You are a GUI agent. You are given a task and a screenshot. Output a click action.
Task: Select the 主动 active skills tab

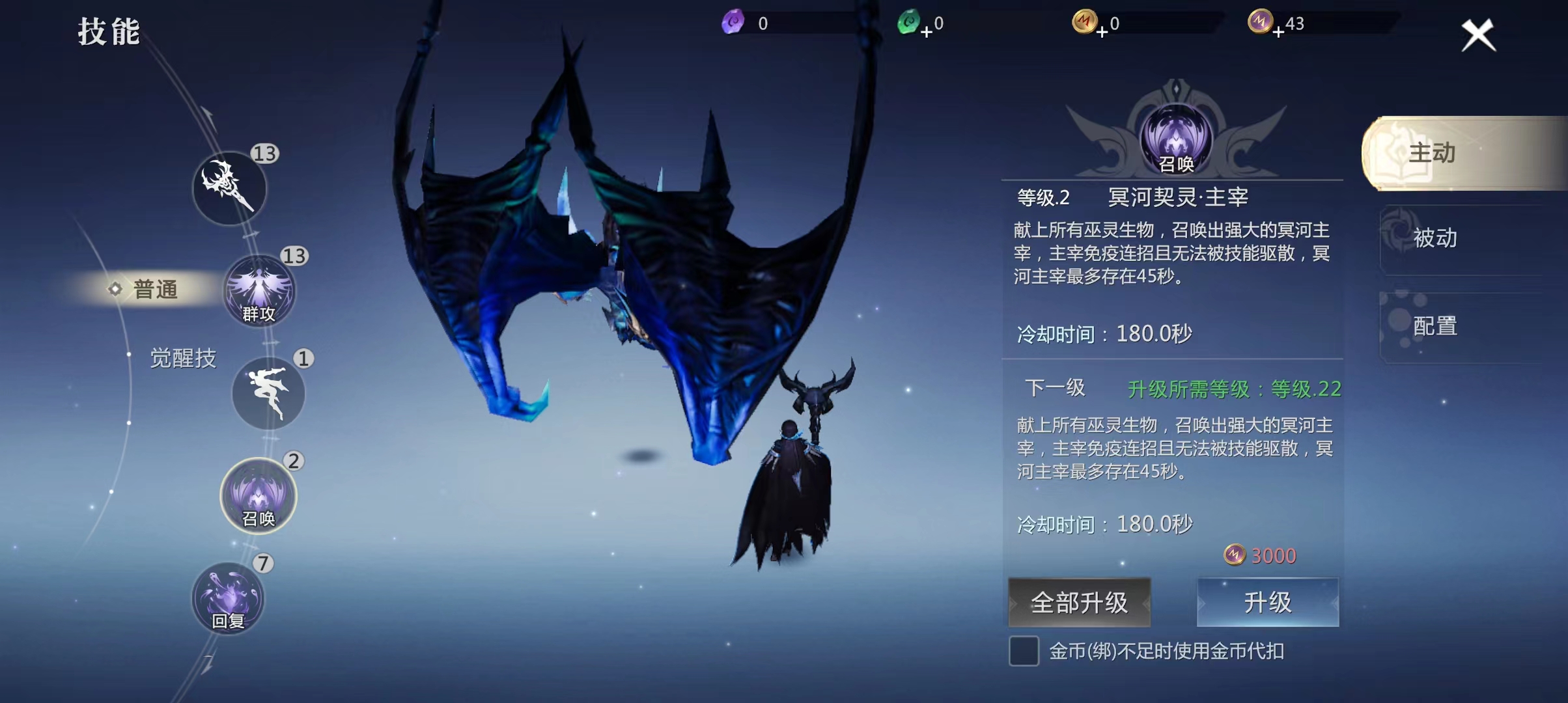(1463, 153)
